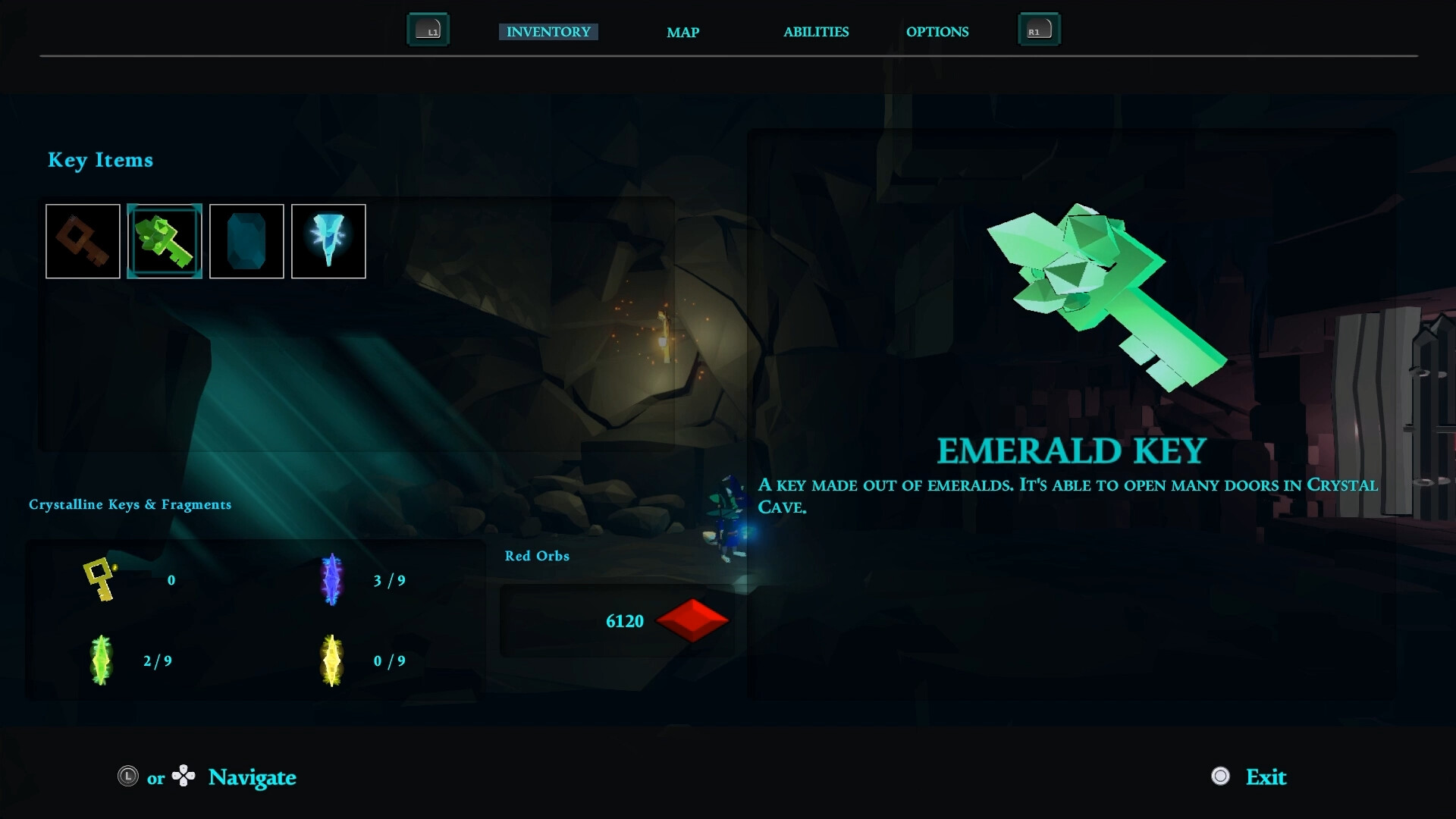The height and width of the screenshot is (819, 1456).
Task: Switch to the MAP tab
Action: pyautogui.click(x=682, y=33)
